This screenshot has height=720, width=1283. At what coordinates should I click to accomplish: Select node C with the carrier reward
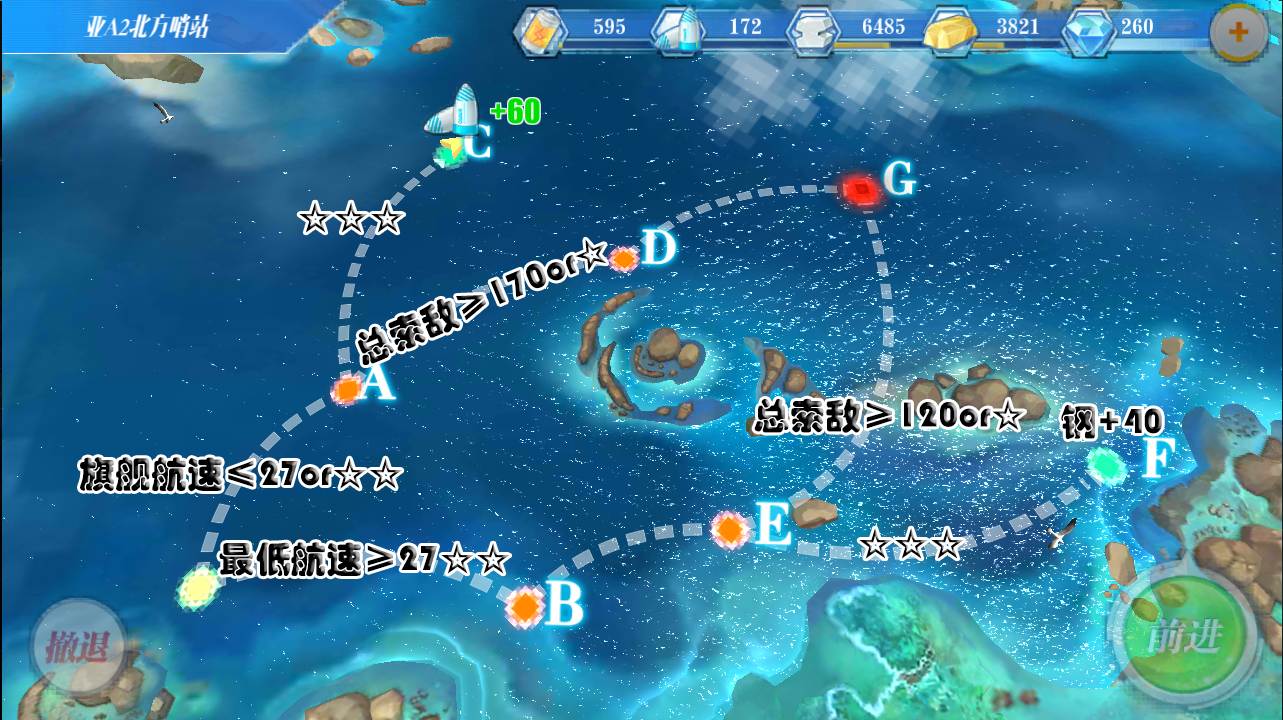(x=448, y=155)
